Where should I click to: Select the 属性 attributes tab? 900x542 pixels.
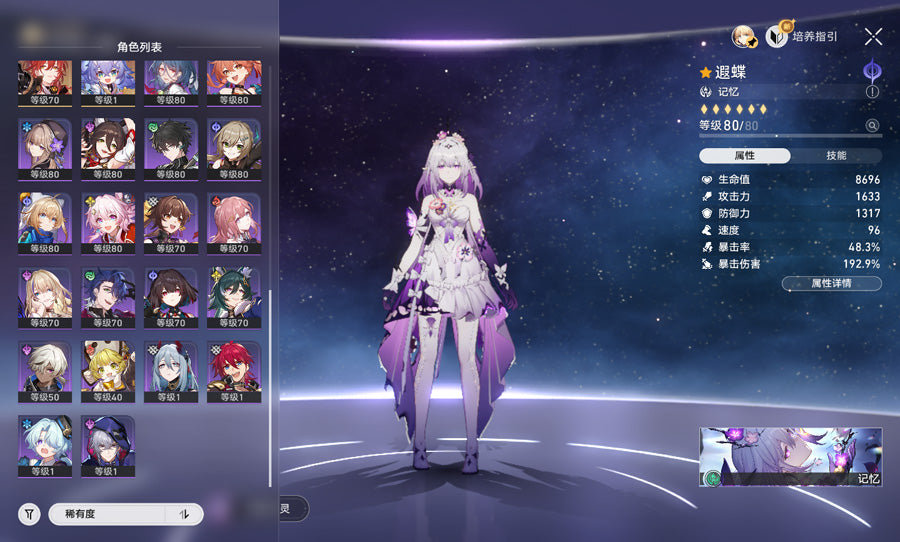coord(745,156)
